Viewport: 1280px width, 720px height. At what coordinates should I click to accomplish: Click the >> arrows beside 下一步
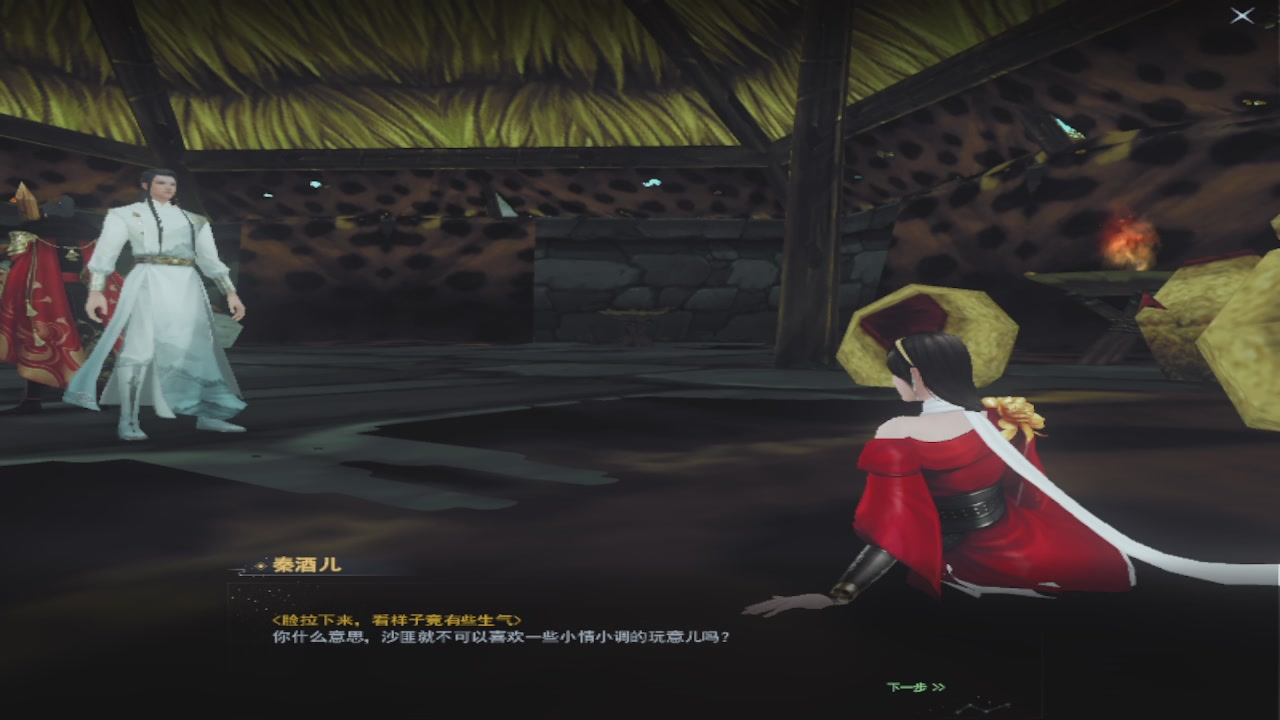click(941, 688)
